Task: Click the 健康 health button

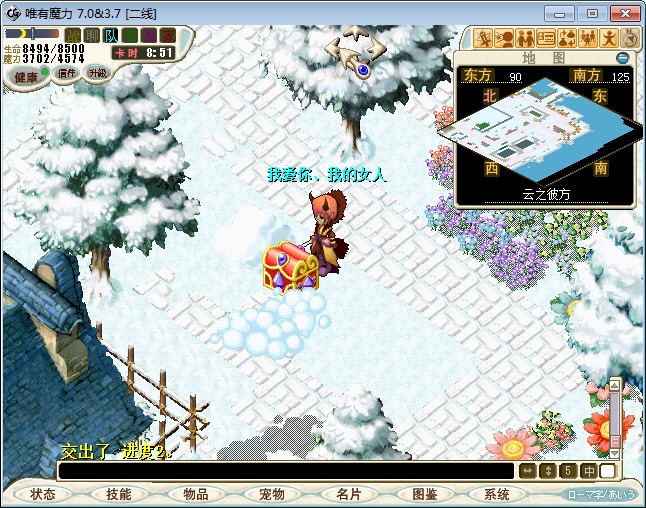Action: click(x=26, y=76)
